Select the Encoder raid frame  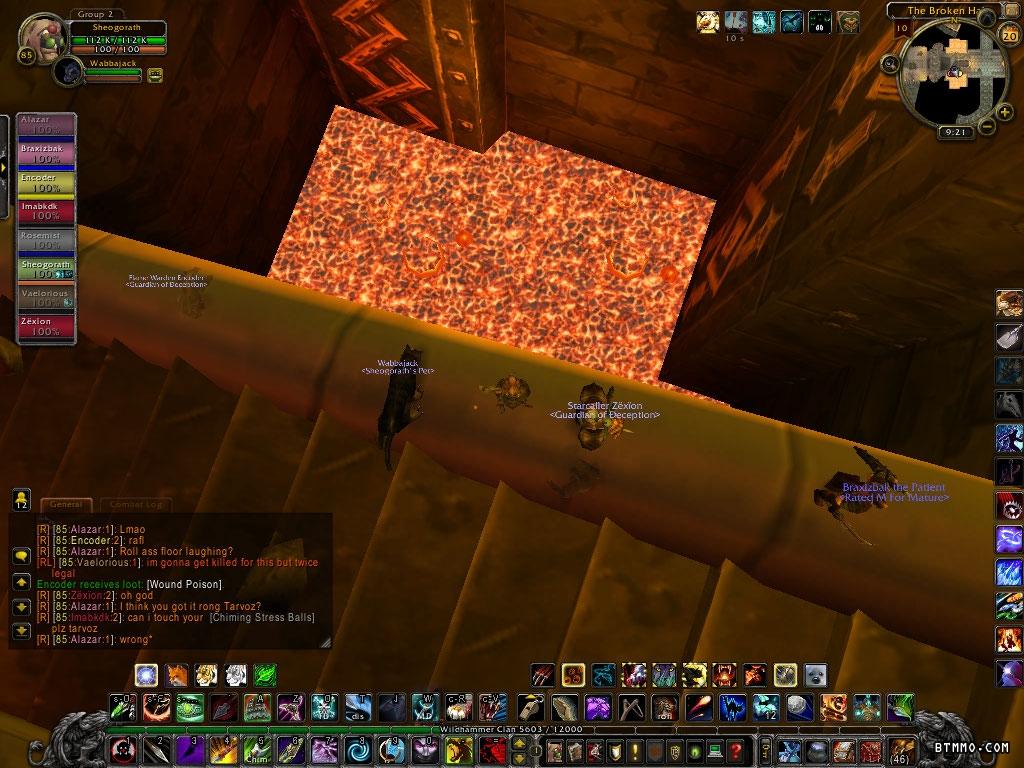pyautogui.click(x=47, y=183)
